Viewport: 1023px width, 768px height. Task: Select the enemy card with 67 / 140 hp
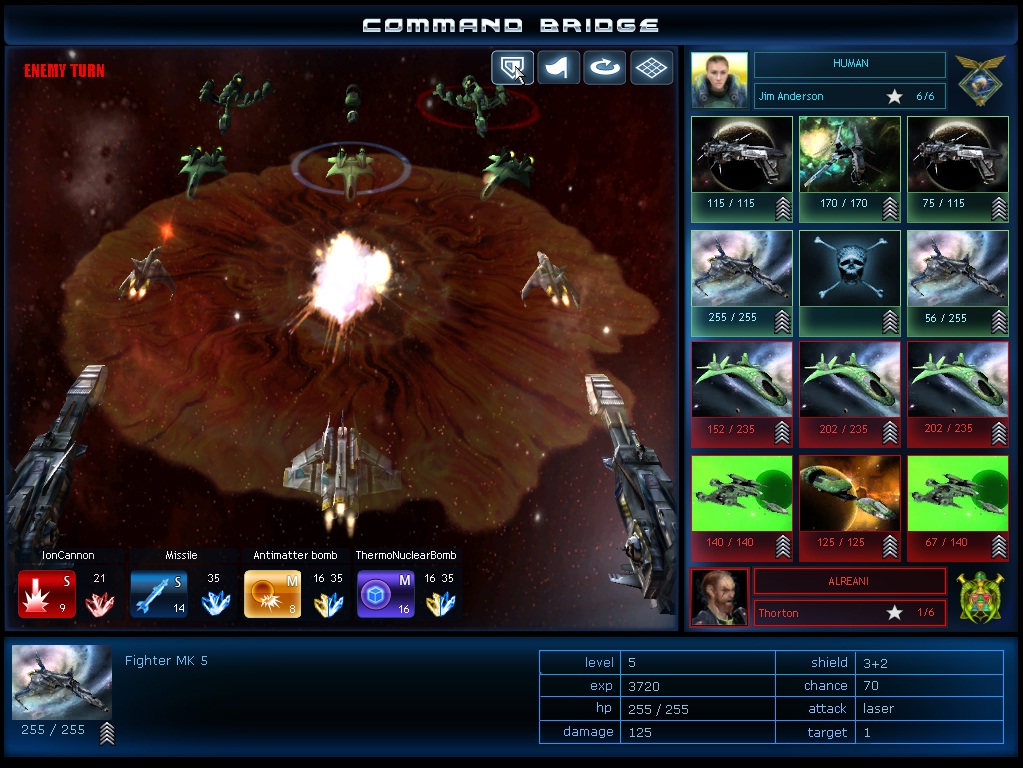click(x=958, y=508)
